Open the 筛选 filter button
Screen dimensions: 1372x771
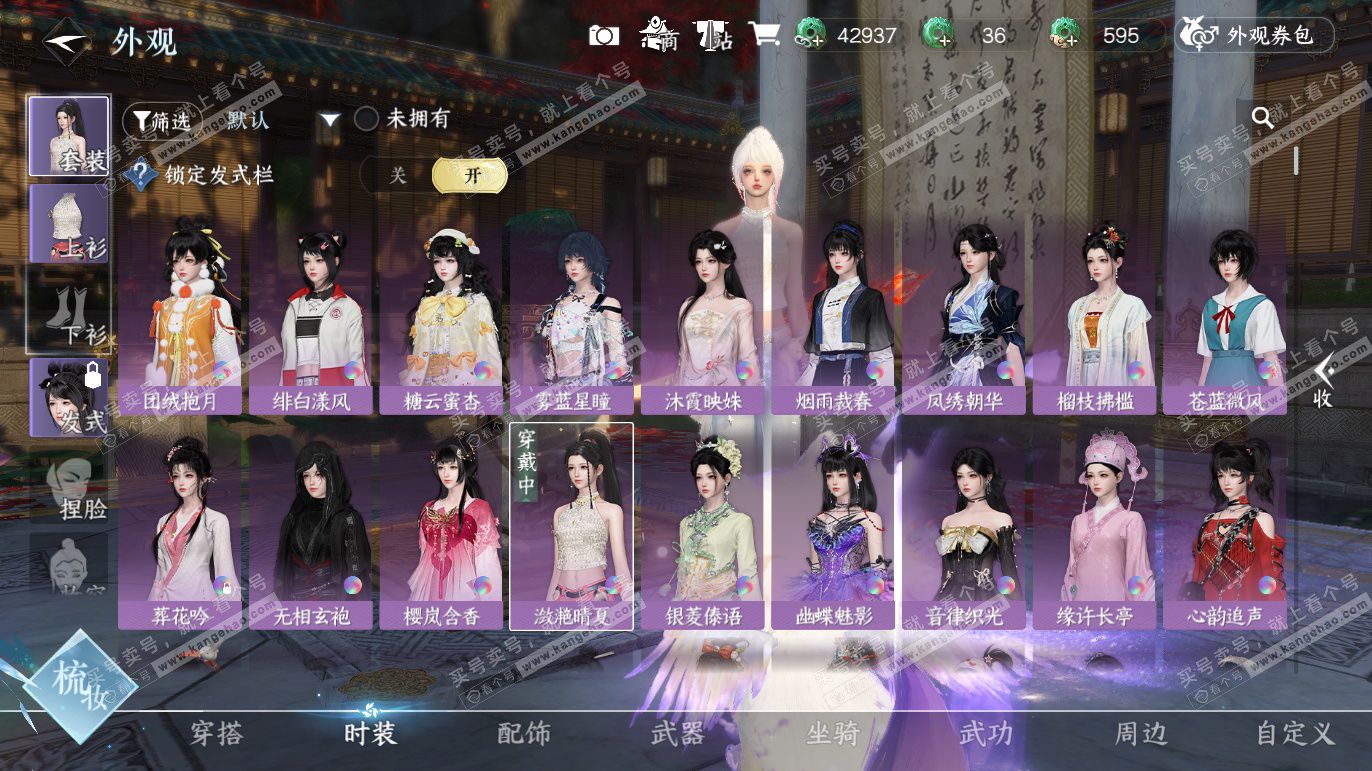(x=156, y=121)
